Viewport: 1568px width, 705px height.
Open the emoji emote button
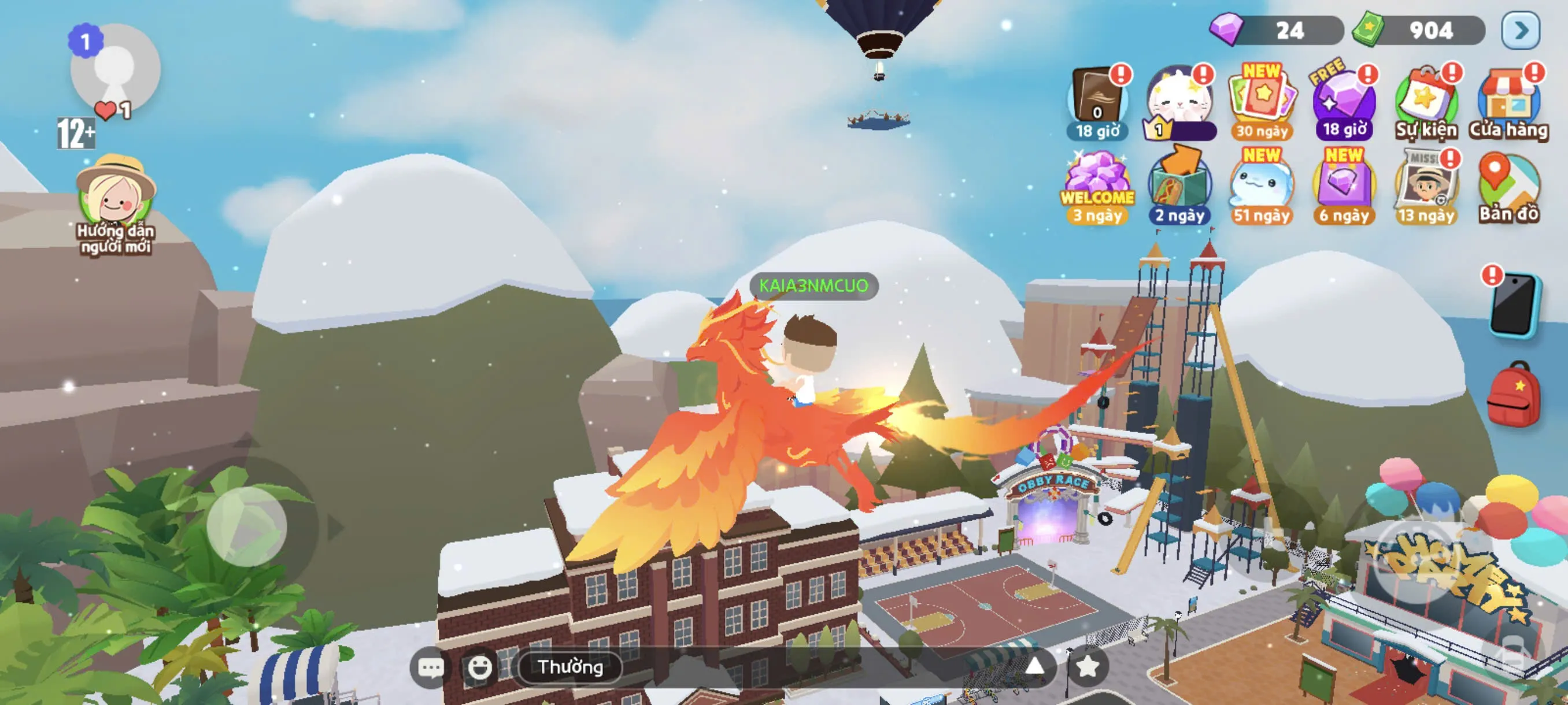[480, 667]
